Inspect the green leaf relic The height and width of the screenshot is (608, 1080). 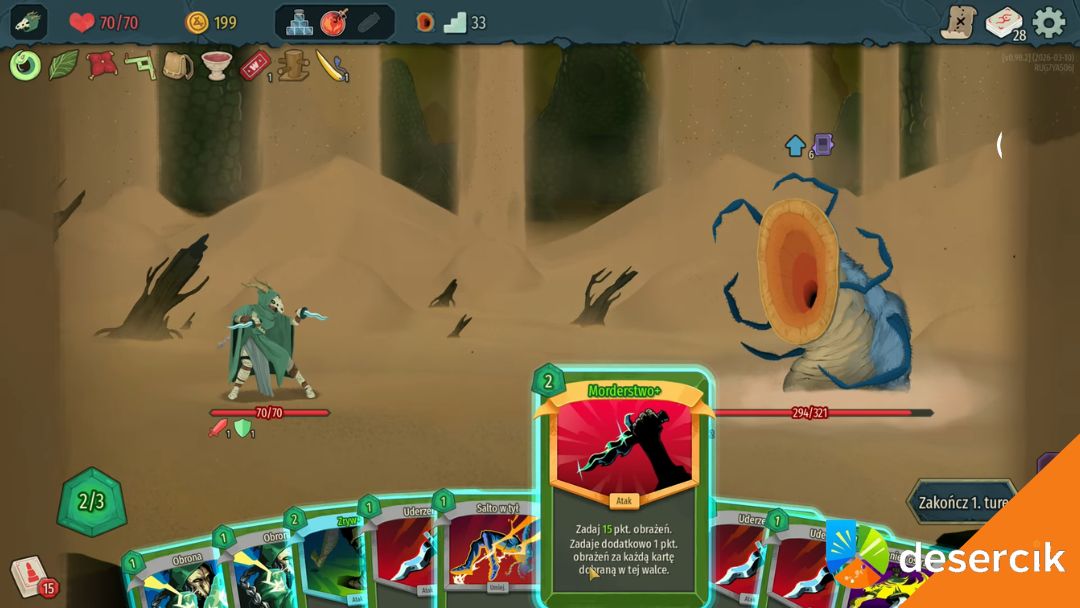click(64, 66)
